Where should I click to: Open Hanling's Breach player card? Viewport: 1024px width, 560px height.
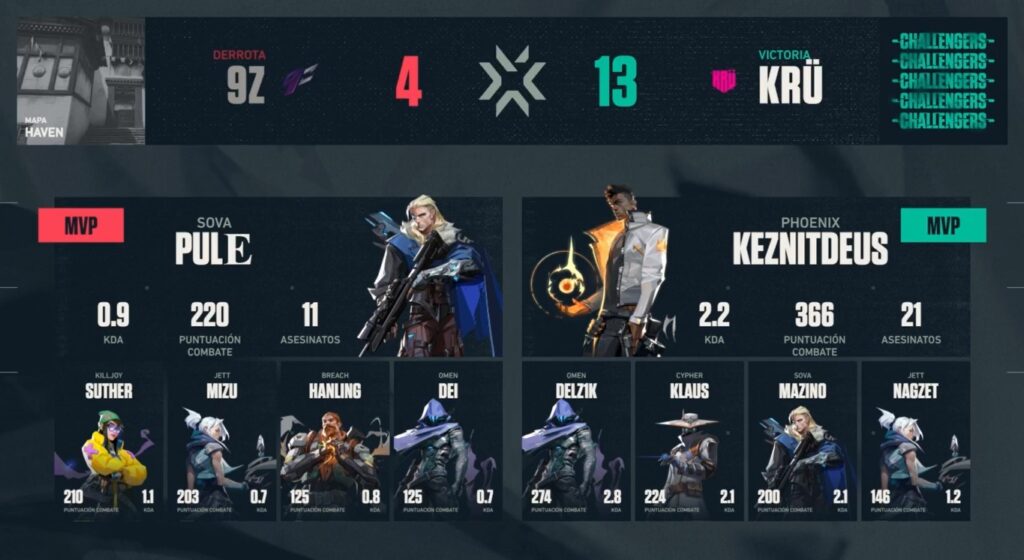334,441
